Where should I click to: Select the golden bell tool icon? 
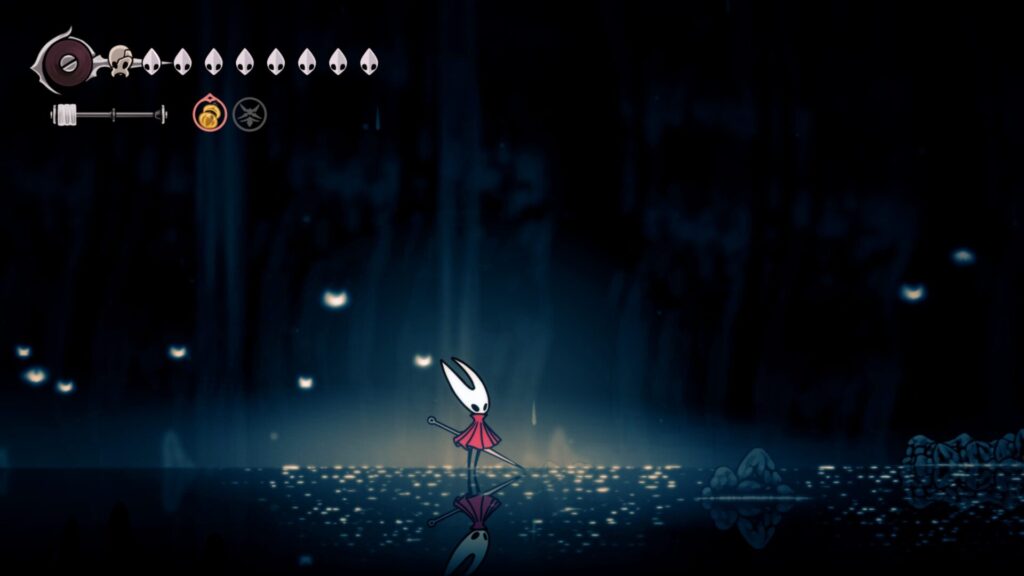pos(209,115)
